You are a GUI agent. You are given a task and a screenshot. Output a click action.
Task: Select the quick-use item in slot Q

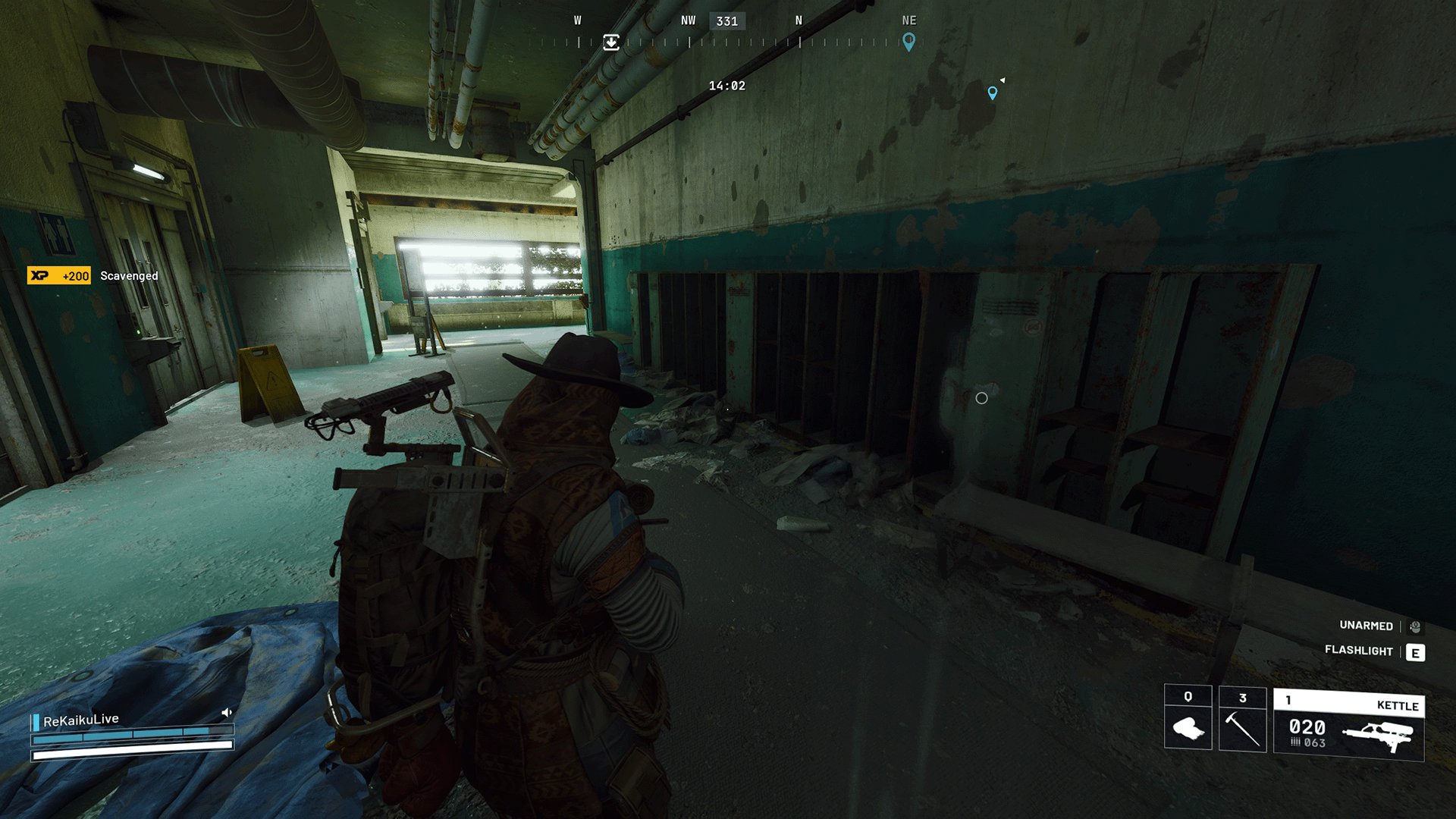click(x=1188, y=719)
